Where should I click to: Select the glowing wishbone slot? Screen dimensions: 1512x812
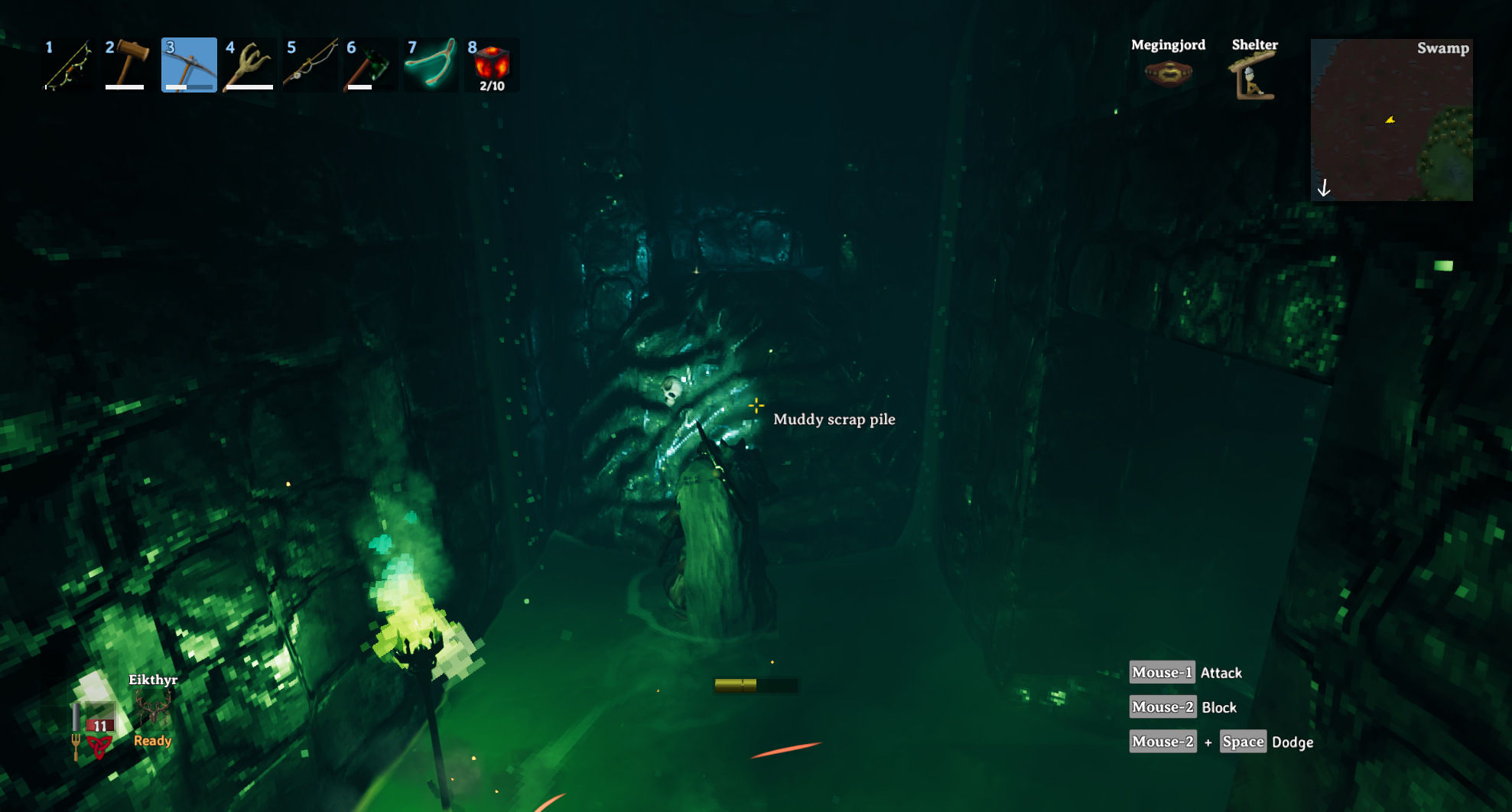[x=431, y=66]
